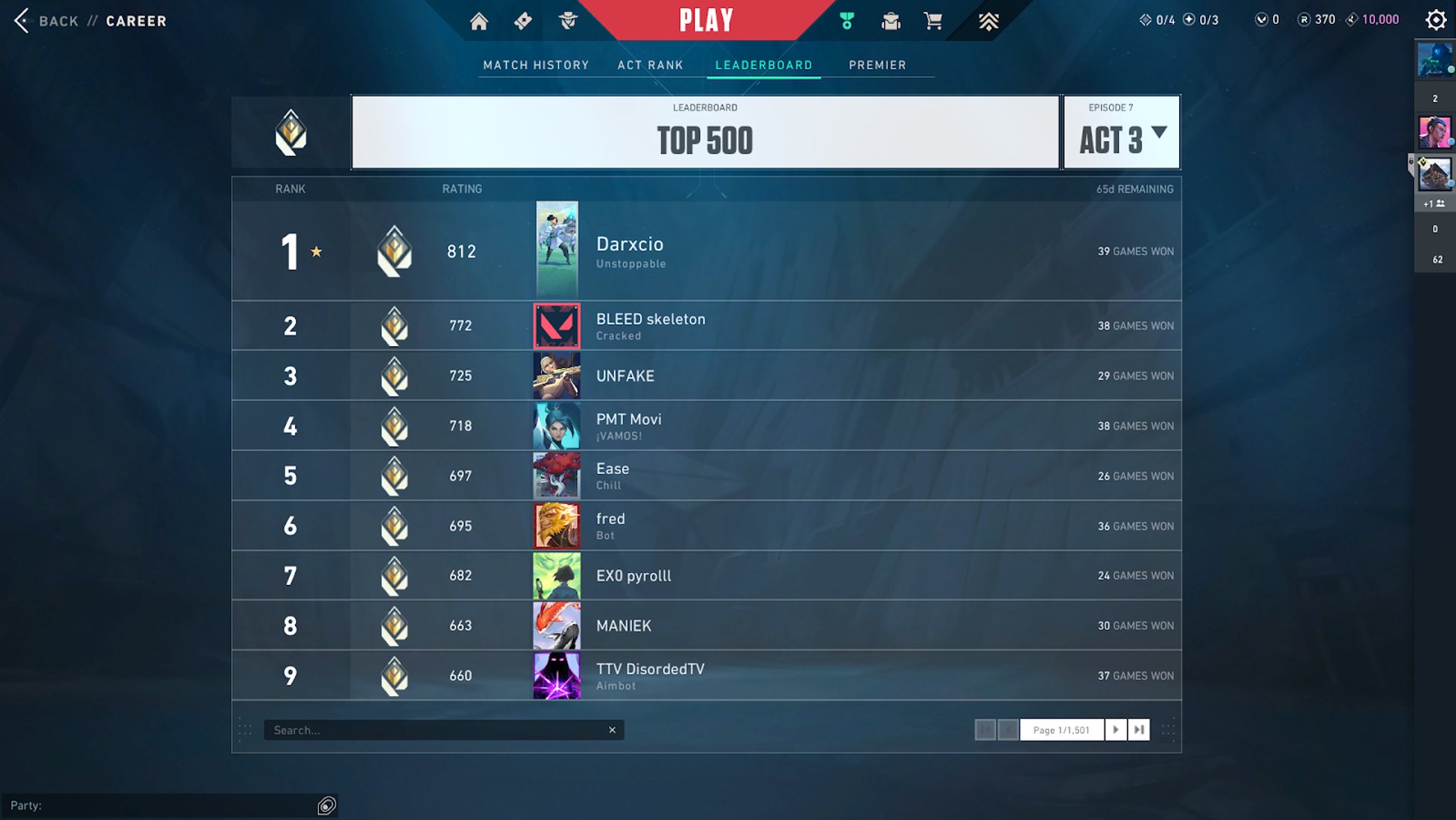Select the Agents icon in top navigation

[x=567, y=21]
